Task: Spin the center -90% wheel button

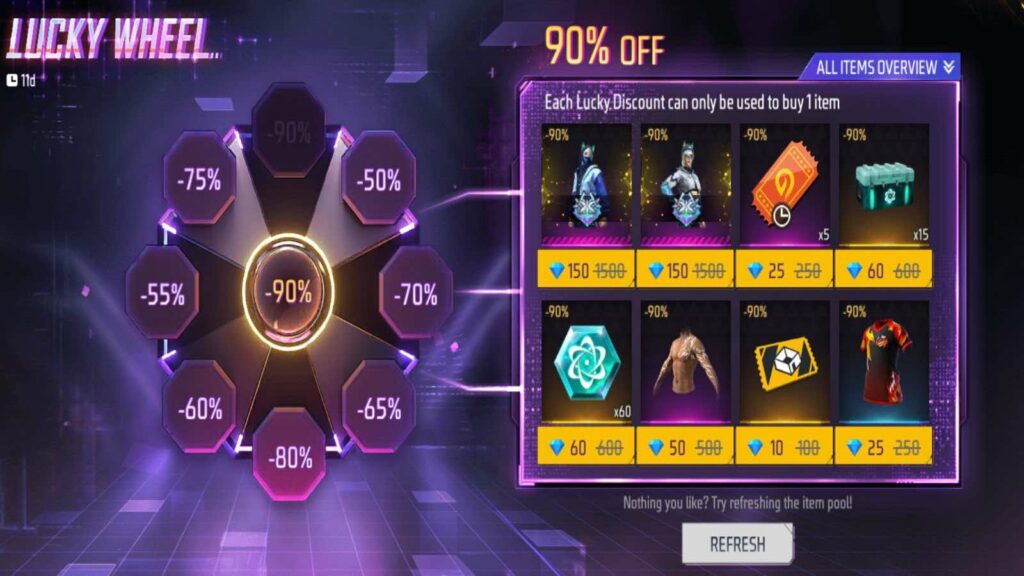Action: [288, 292]
